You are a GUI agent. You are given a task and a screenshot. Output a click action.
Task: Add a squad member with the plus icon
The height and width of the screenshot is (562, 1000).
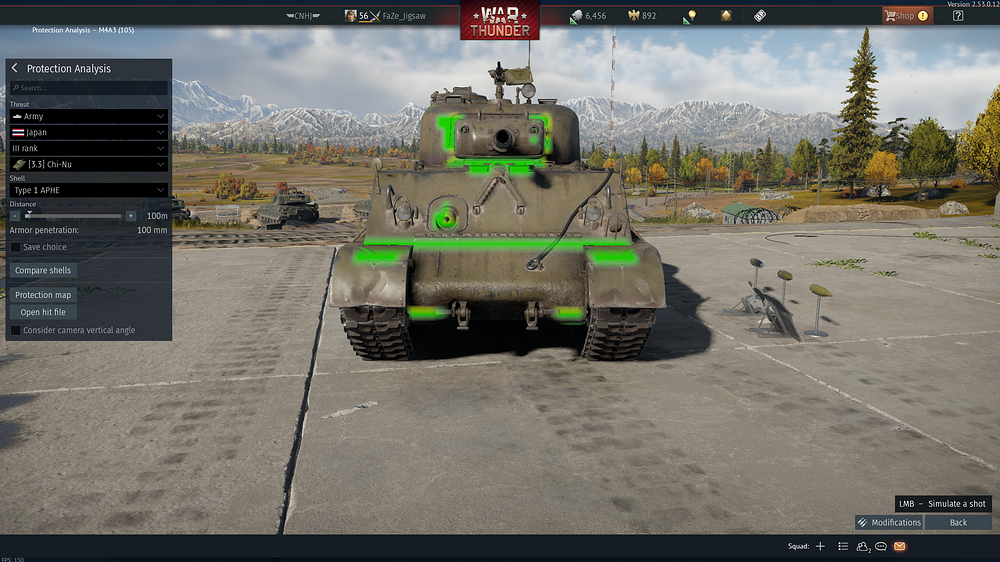[820, 546]
